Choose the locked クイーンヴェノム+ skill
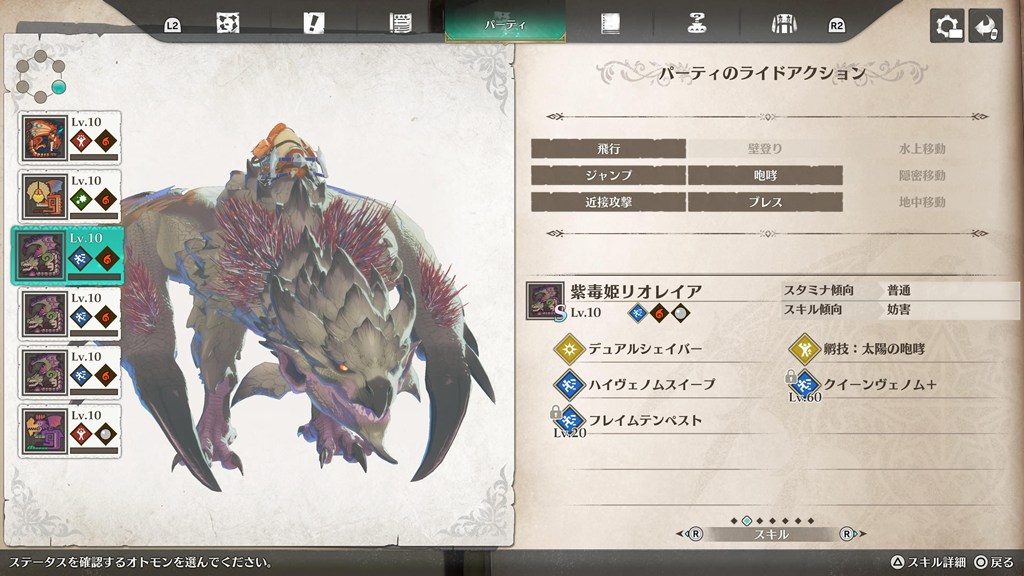The height and width of the screenshot is (576, 1024). (x=870, y=384)
